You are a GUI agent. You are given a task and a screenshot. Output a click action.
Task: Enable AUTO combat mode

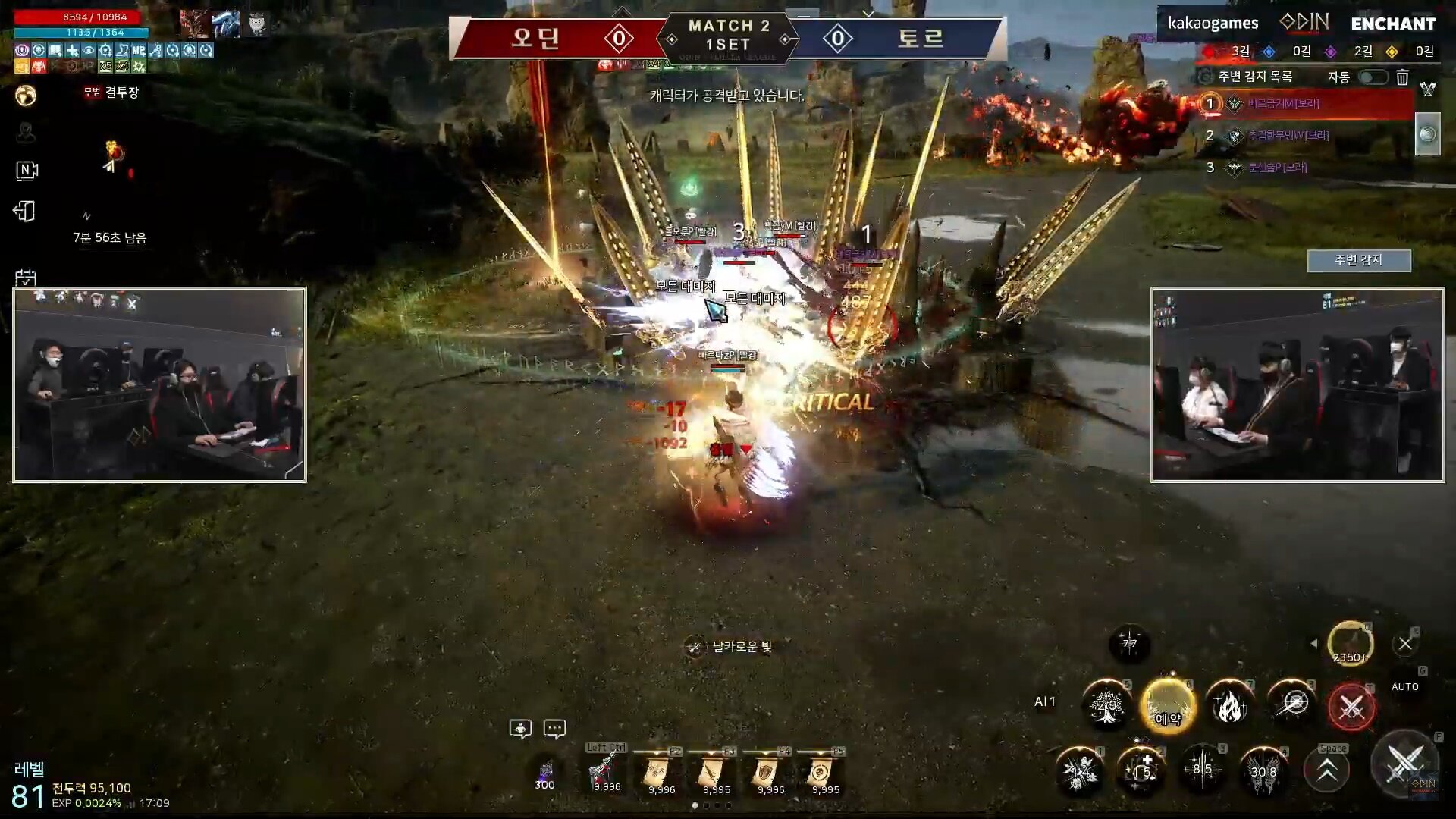(1404, 686)
